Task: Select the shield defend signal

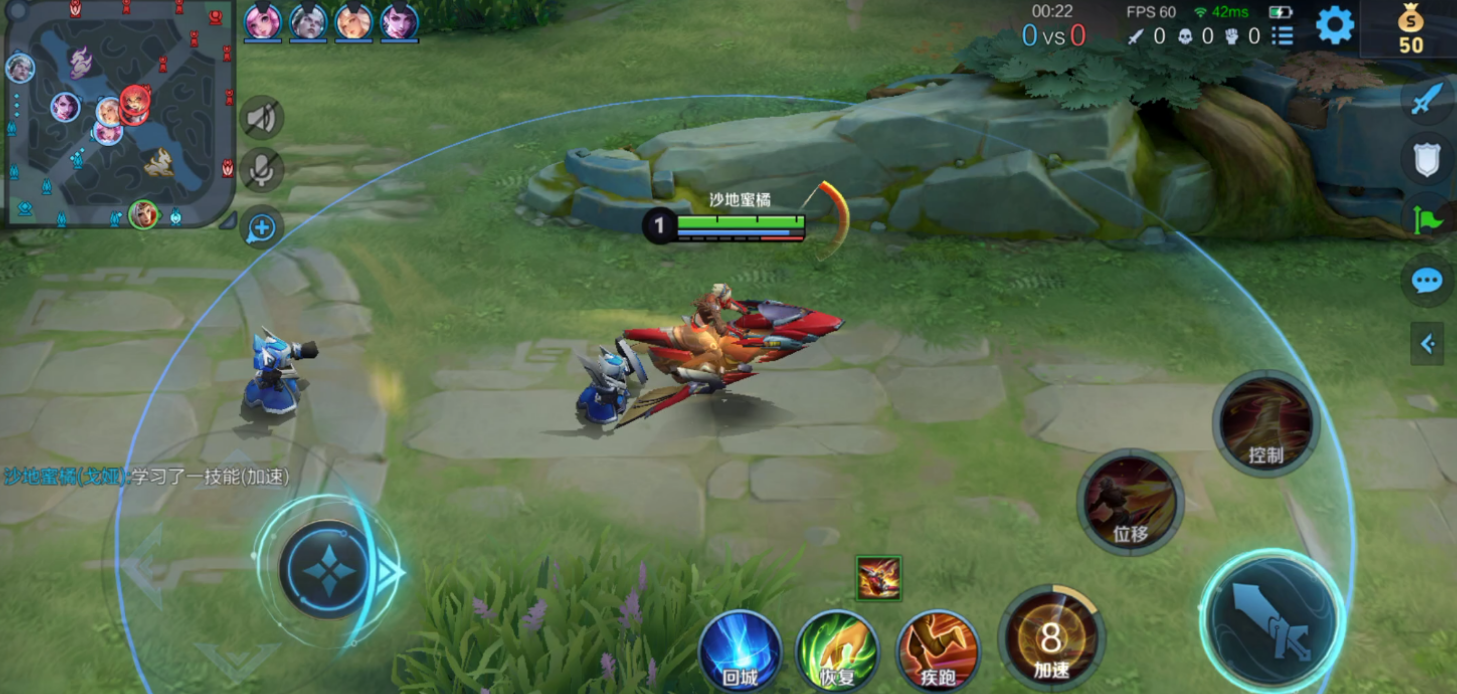Action: coord(1427,159)
